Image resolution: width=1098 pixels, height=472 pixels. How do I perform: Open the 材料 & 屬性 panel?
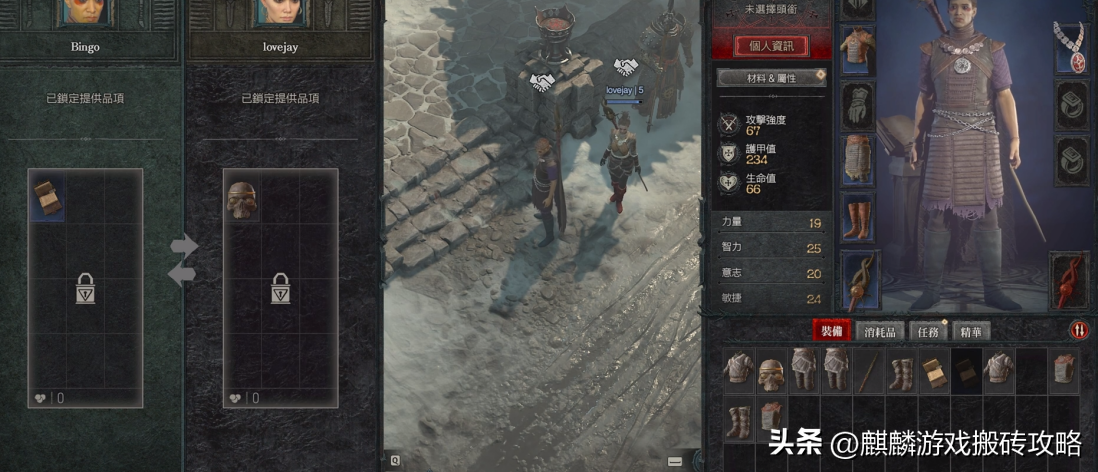click(x=771, y=78)
